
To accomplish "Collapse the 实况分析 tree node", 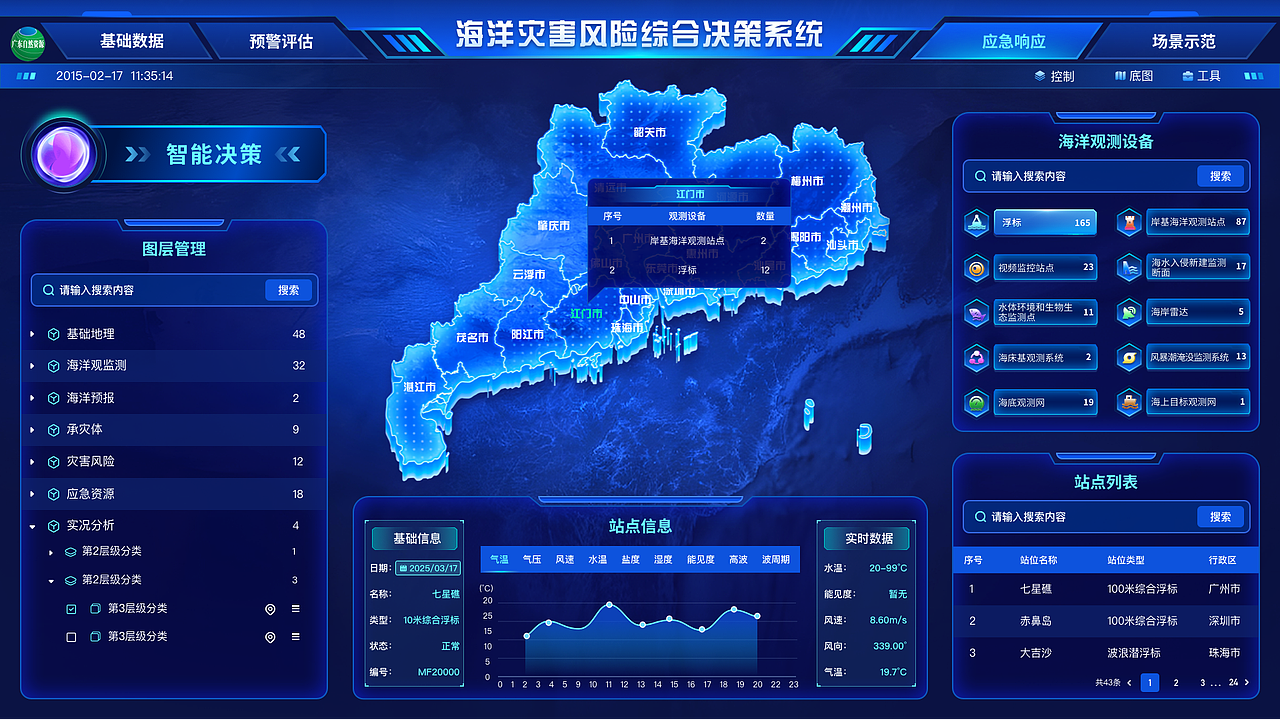I will pyautogui.click(x=32, y=525).
